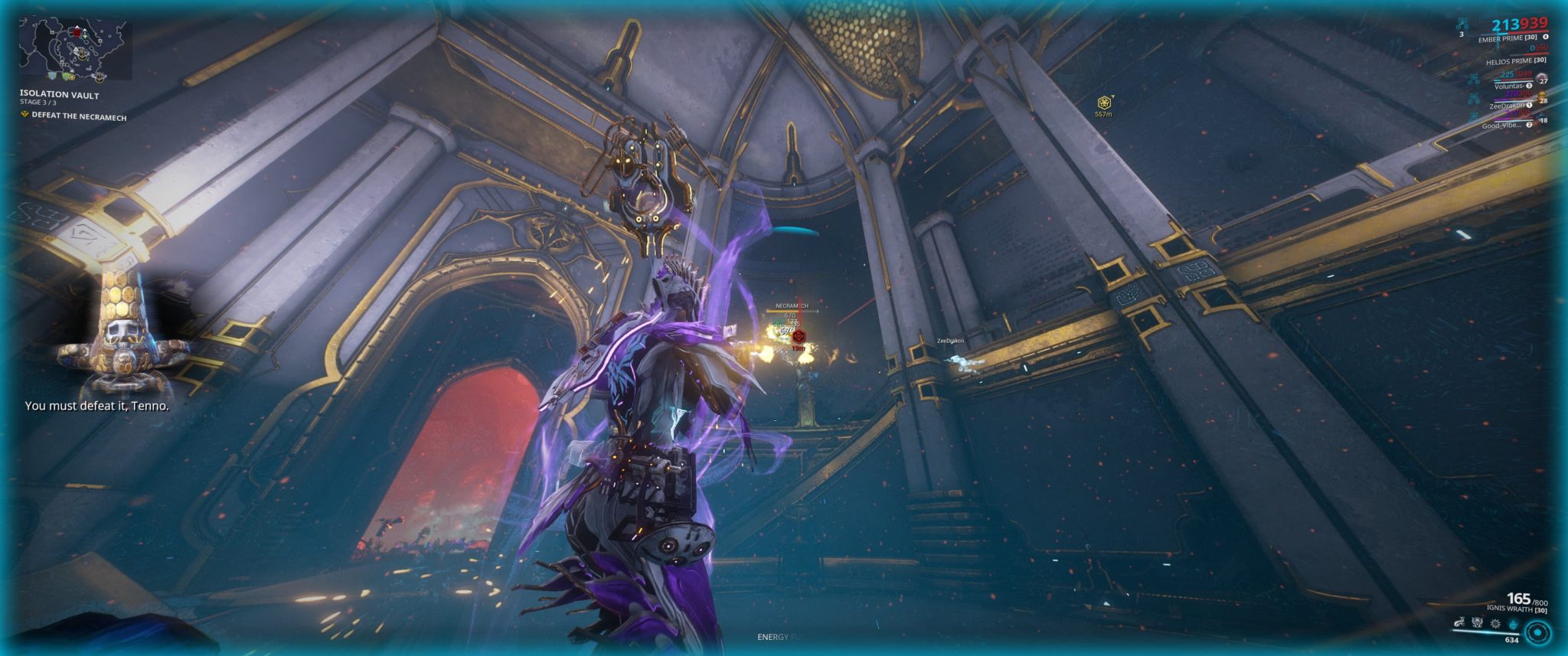Expand Good_Vibe's truncated player name

1502,125
